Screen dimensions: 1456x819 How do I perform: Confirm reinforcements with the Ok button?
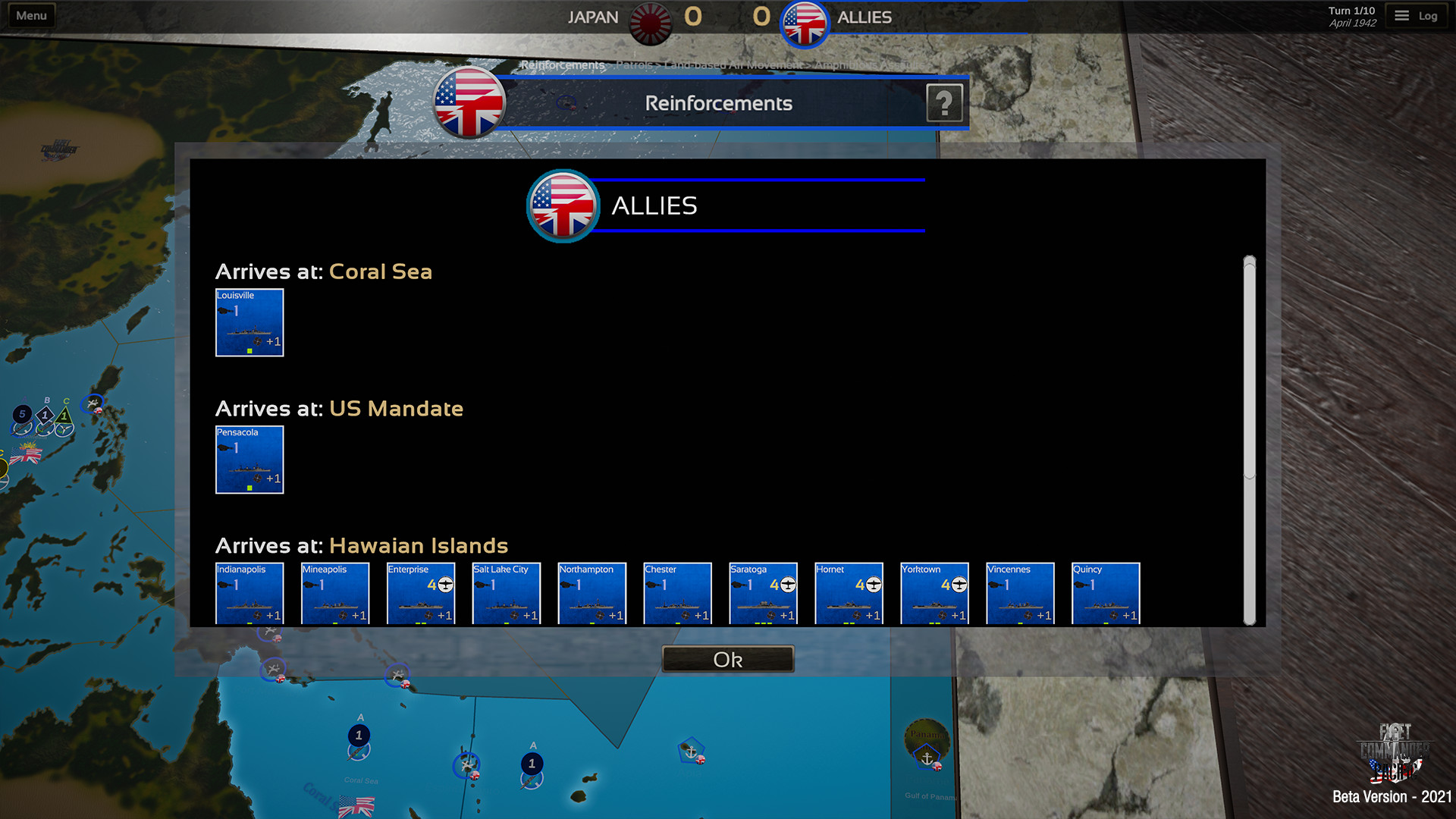point(726,658)
